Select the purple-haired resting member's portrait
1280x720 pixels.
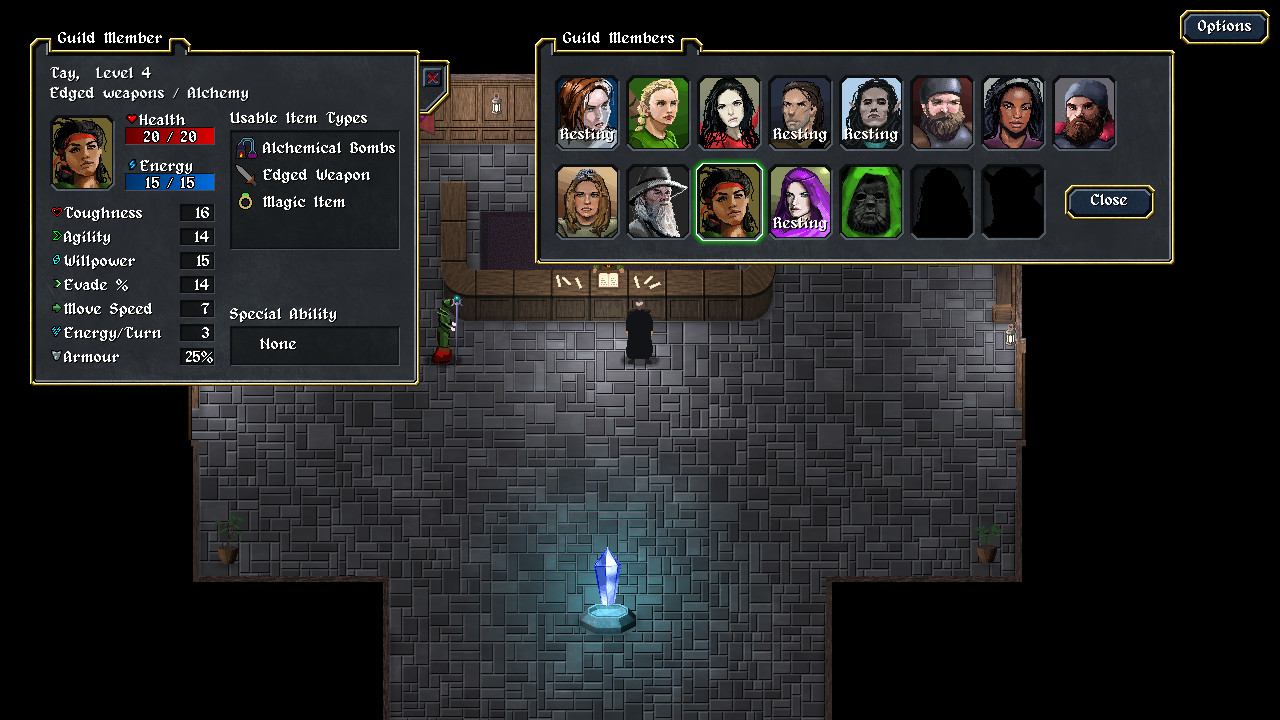[x=800, y=201]
